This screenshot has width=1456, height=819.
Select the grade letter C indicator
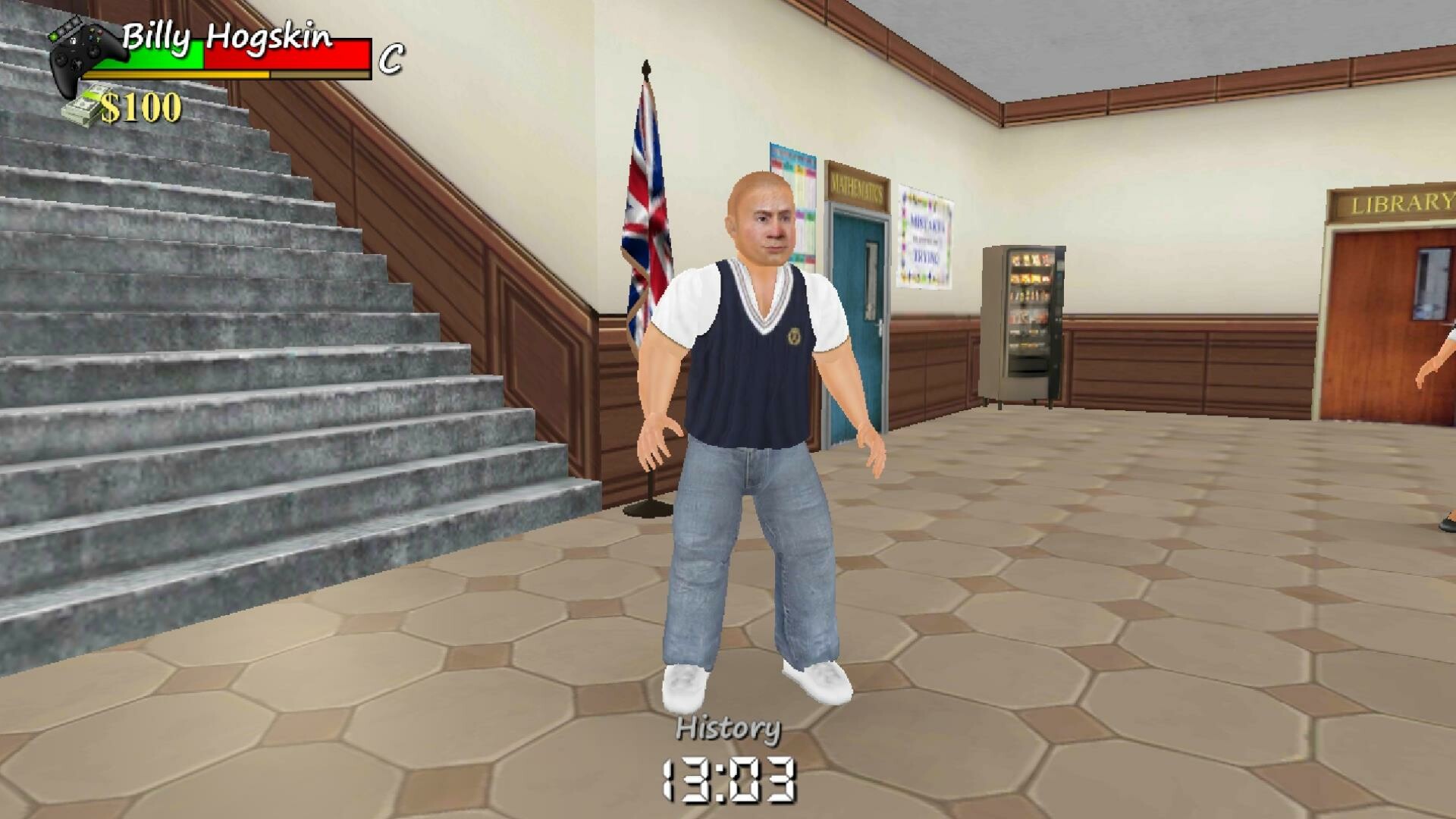(391, 57)
